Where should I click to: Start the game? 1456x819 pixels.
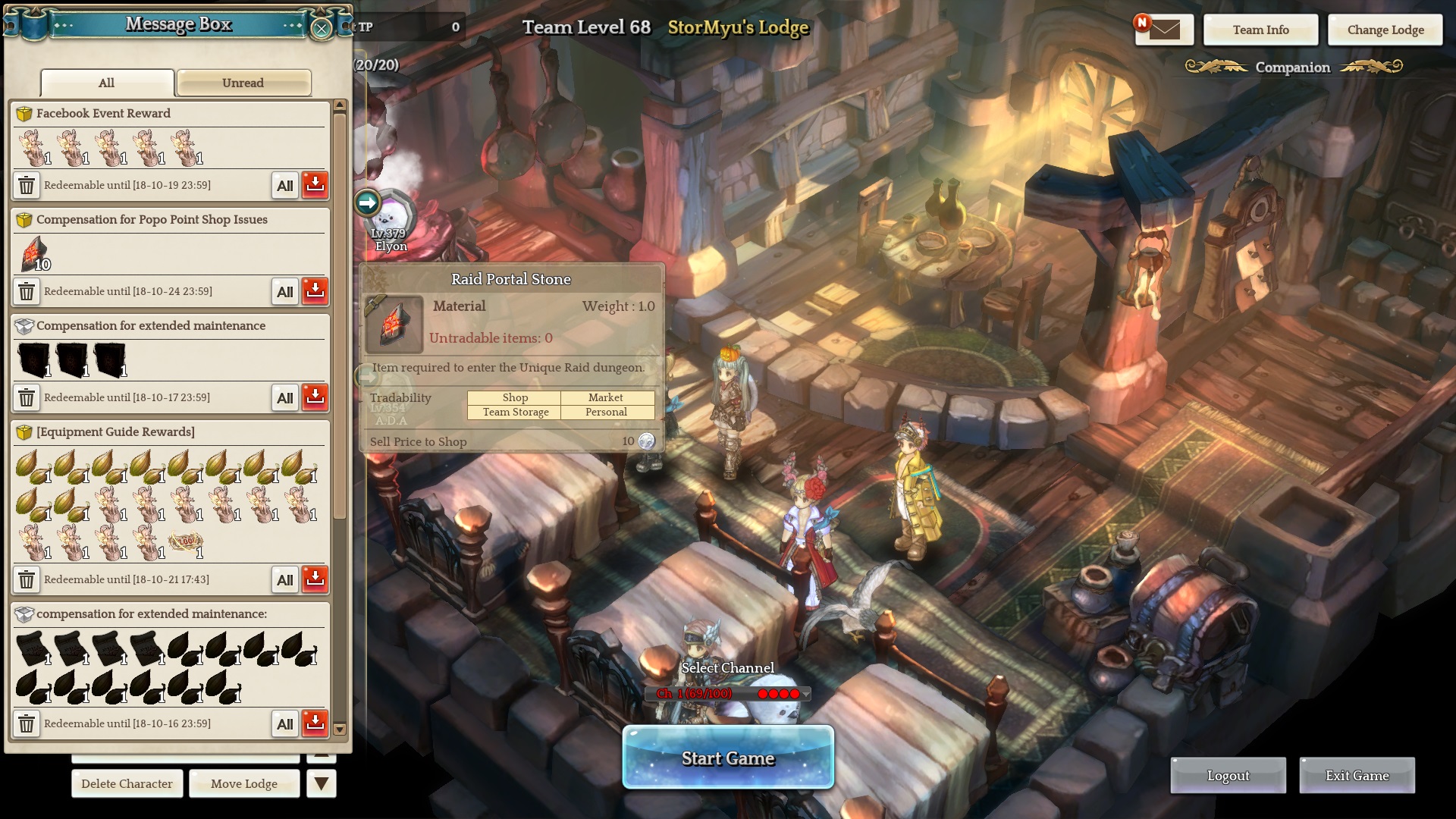click(x=728, y=758)
